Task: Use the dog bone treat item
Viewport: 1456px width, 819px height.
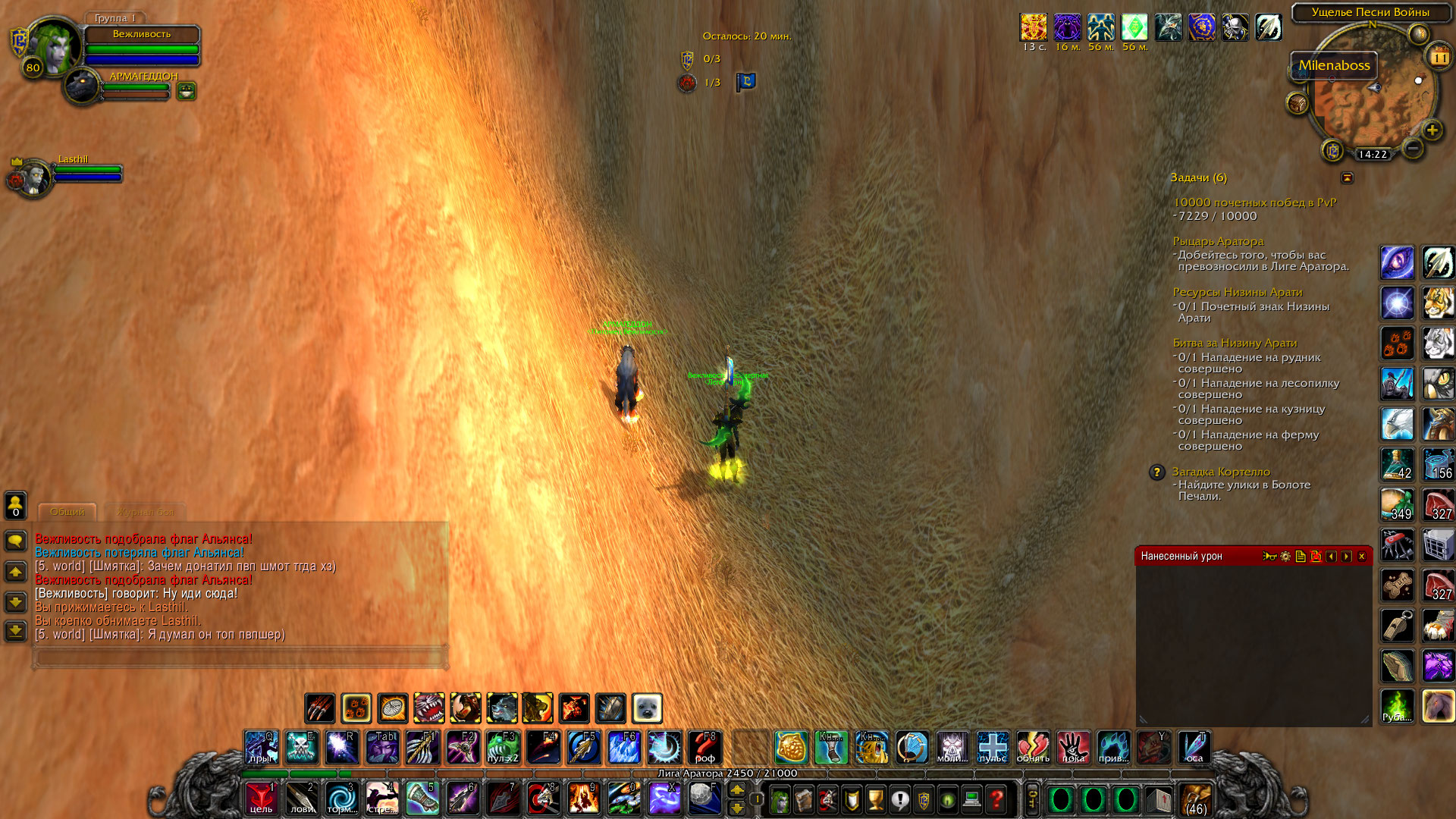Action: point(1397,585)
